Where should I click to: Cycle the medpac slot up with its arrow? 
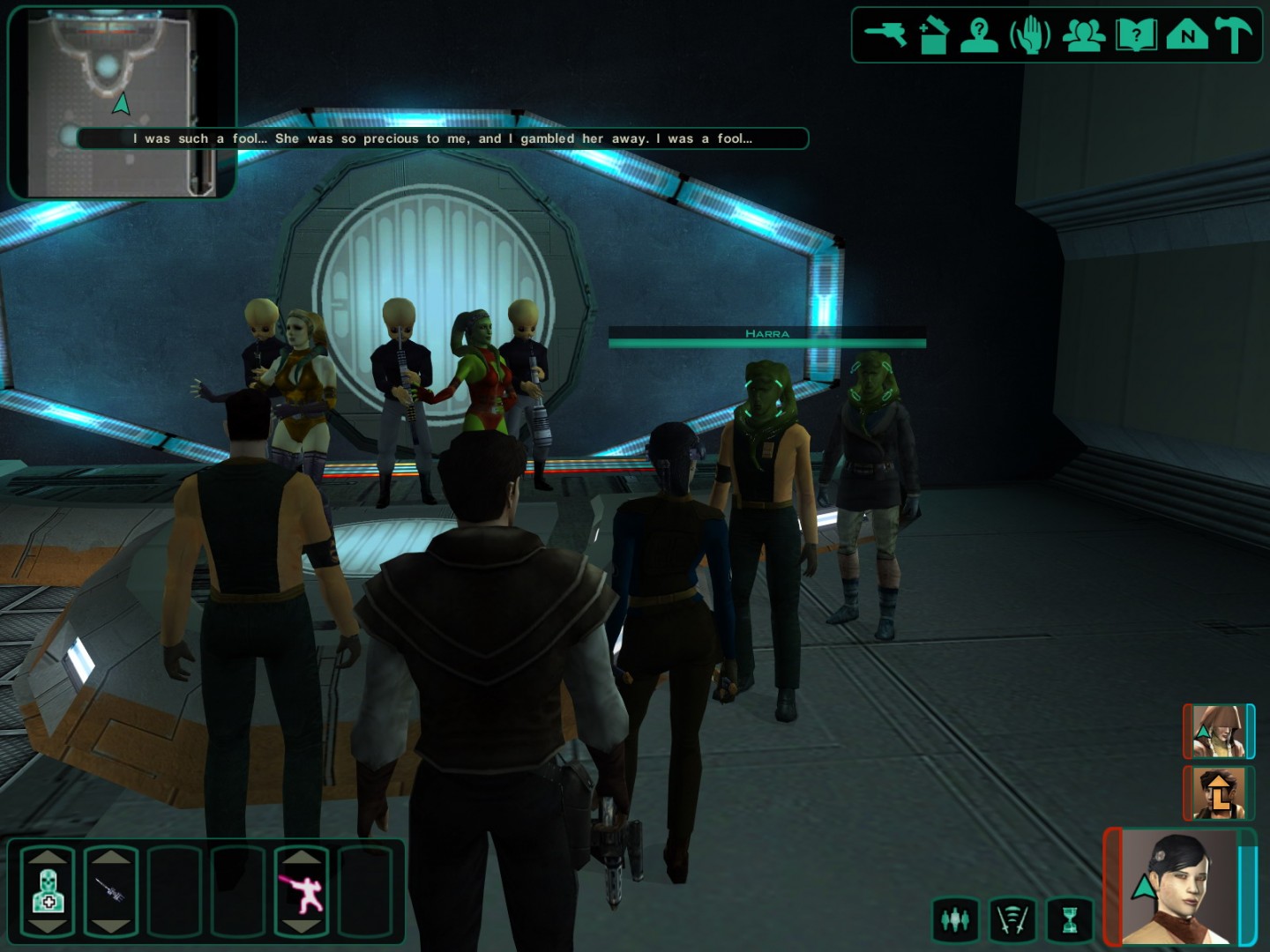coord(49,857)
